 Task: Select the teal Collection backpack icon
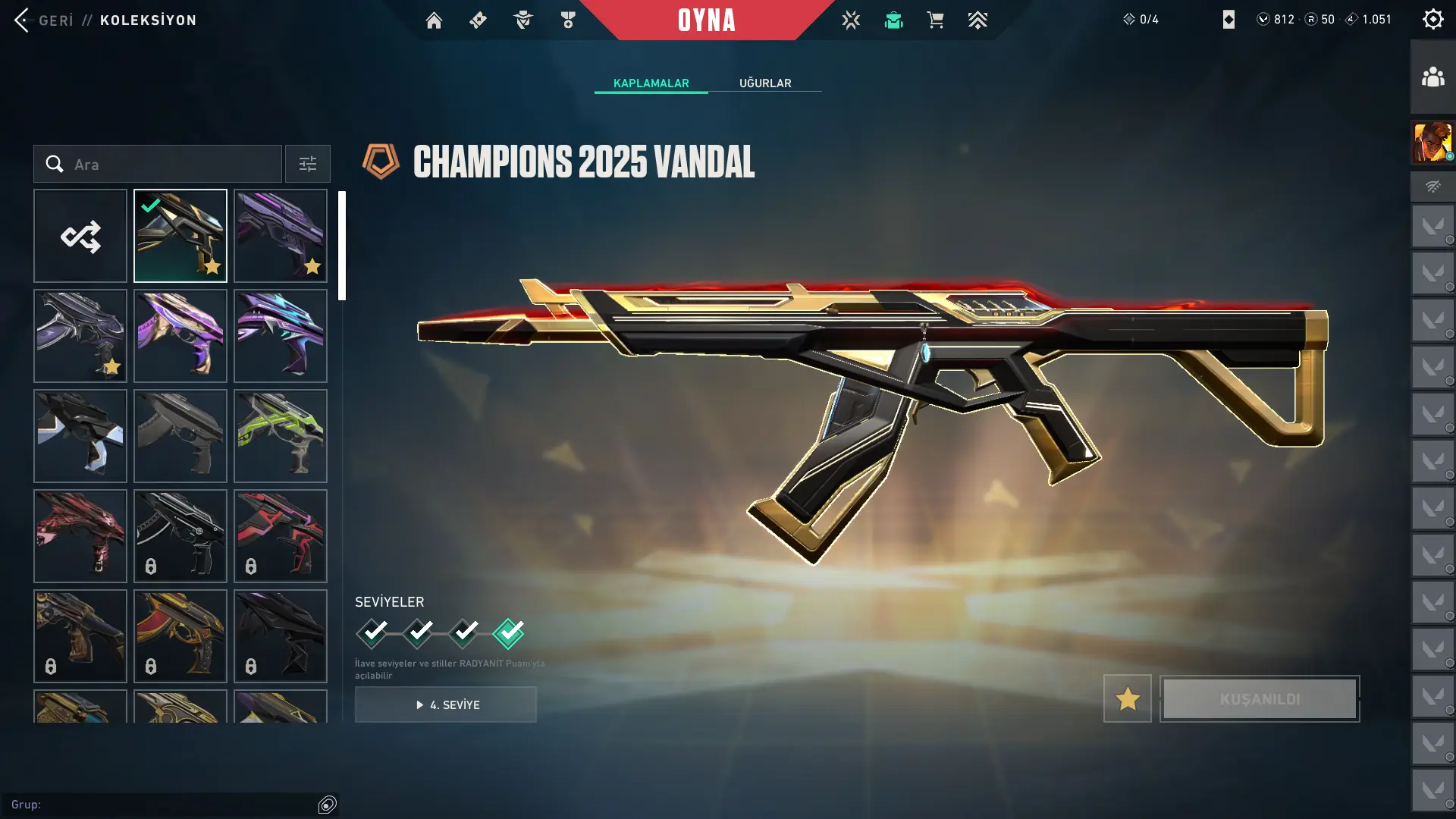(x=893, y=20)
